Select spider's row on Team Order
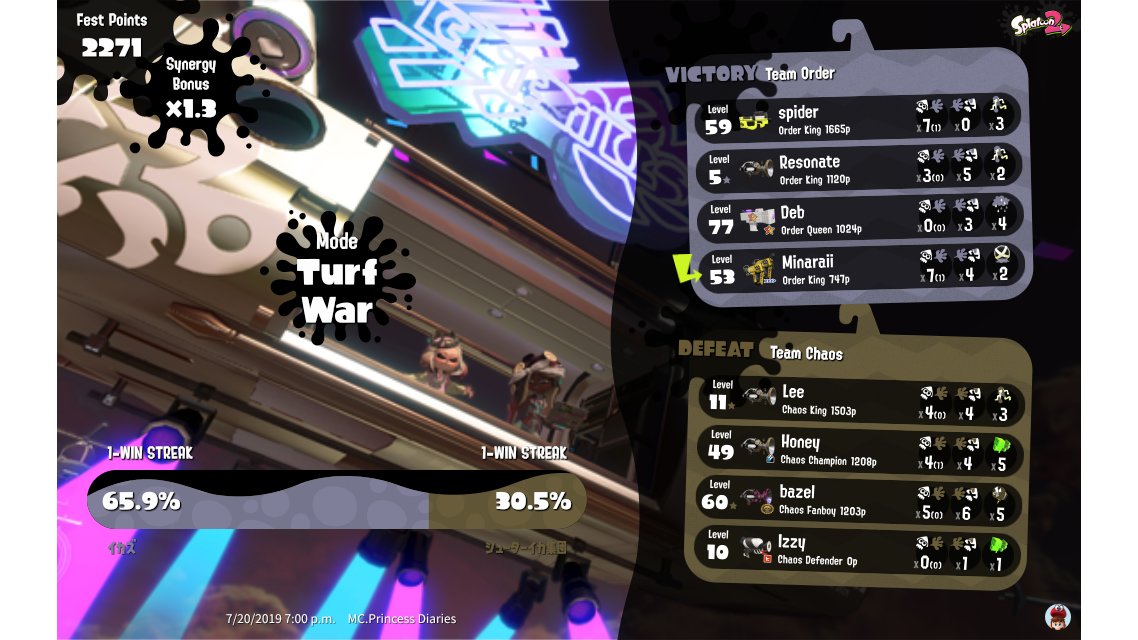Image resolution: width=1138 pixels, height=640 pixels. (860, 119)
